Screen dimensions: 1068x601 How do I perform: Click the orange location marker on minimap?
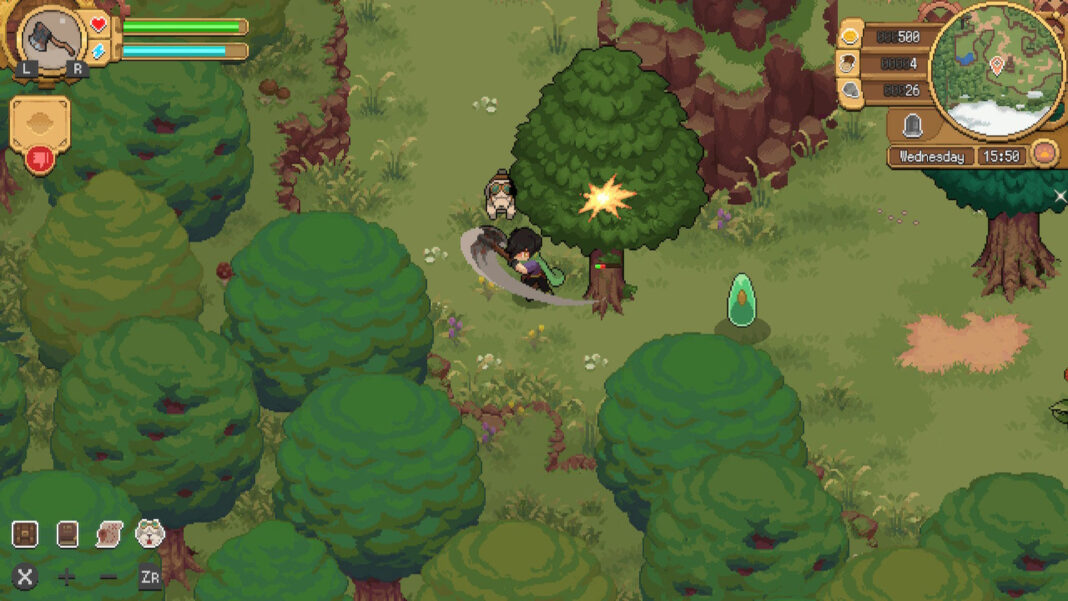point(996,65)
